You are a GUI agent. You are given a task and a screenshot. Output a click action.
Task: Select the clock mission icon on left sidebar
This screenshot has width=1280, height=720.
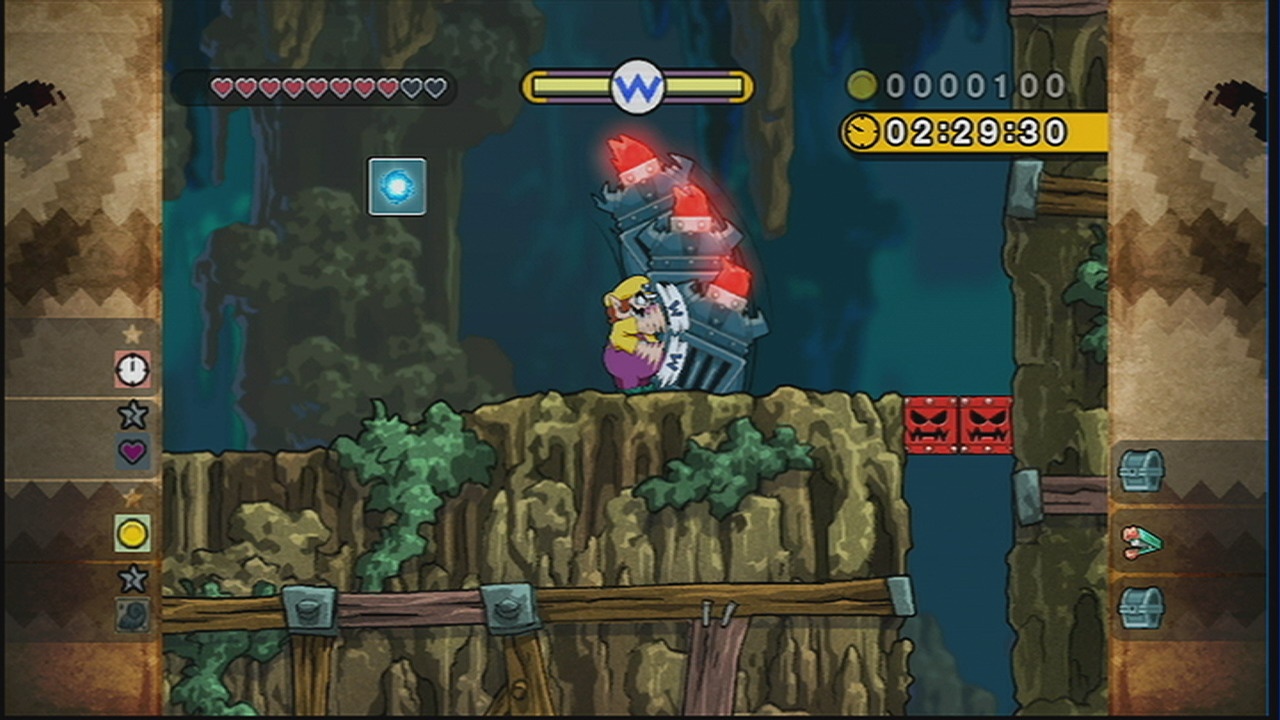click(x=130, y=370)
